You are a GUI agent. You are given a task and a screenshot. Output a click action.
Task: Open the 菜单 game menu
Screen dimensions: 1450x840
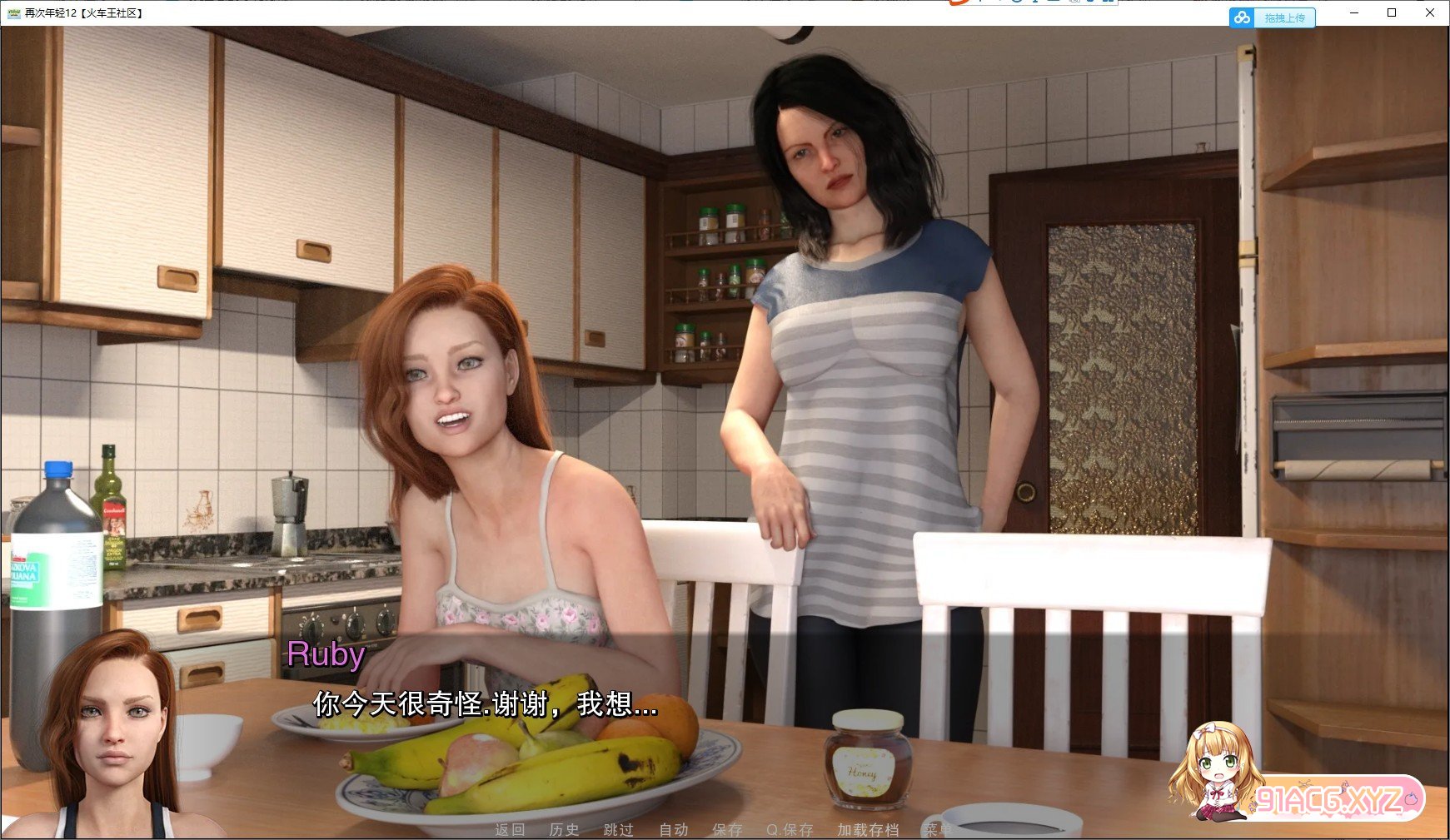click(939, 829)
